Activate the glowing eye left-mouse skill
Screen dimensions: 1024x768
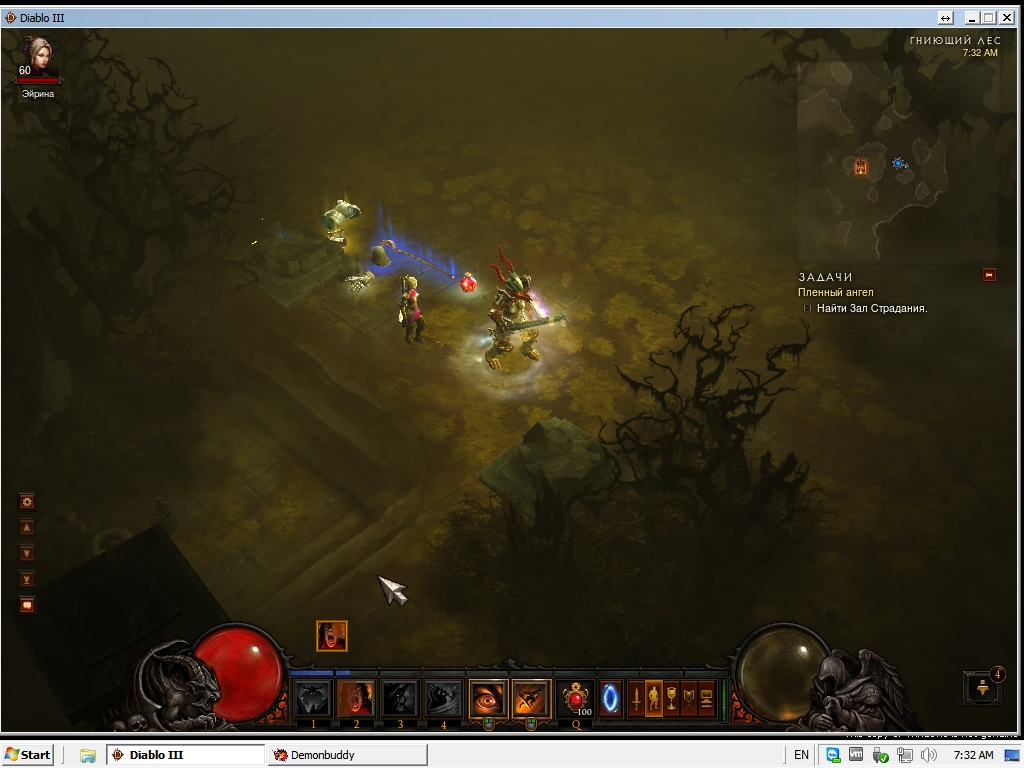pos(488,698)
